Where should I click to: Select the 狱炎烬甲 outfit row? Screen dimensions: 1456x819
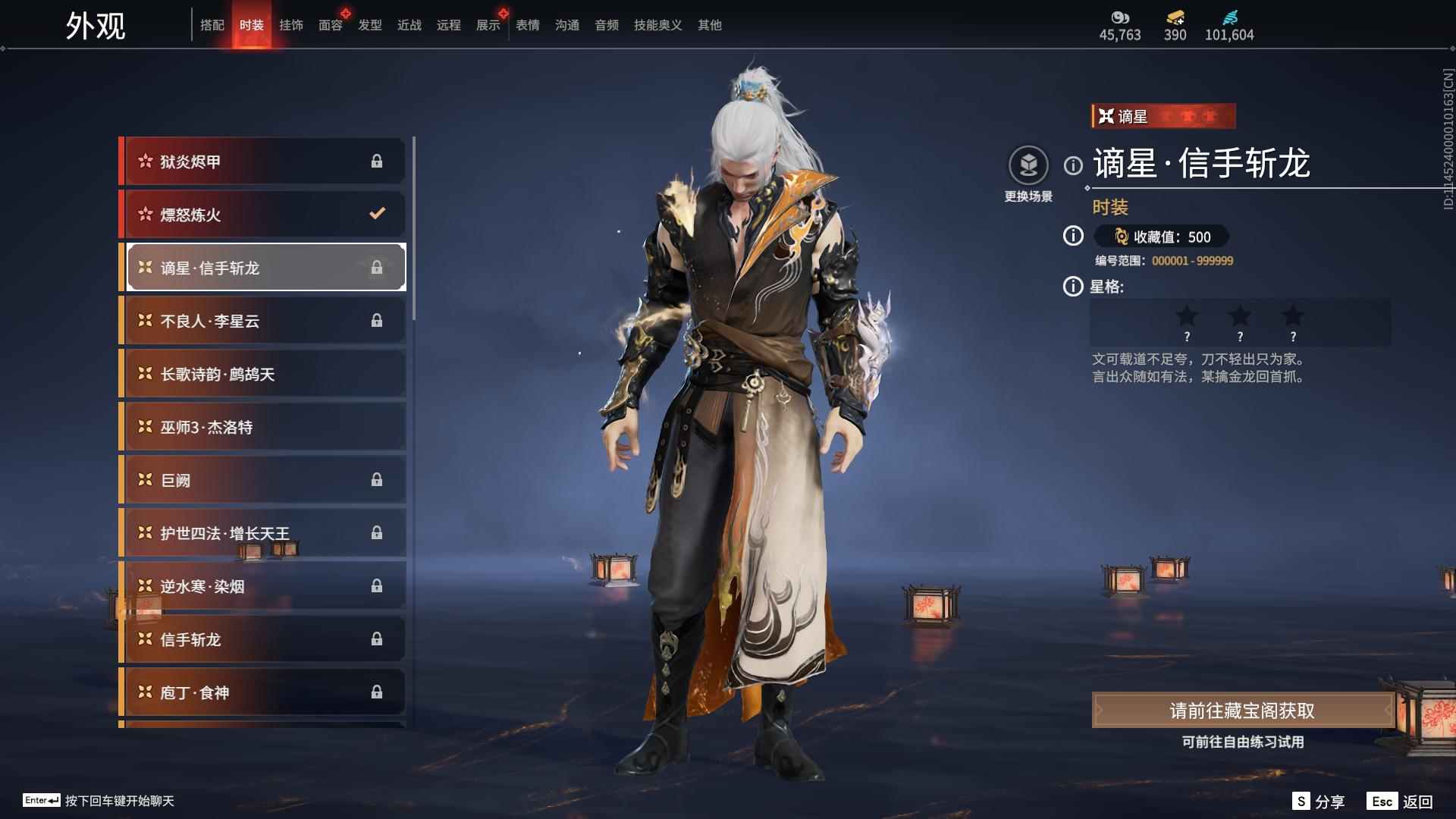pyautogui.click(x=262, y=161)
